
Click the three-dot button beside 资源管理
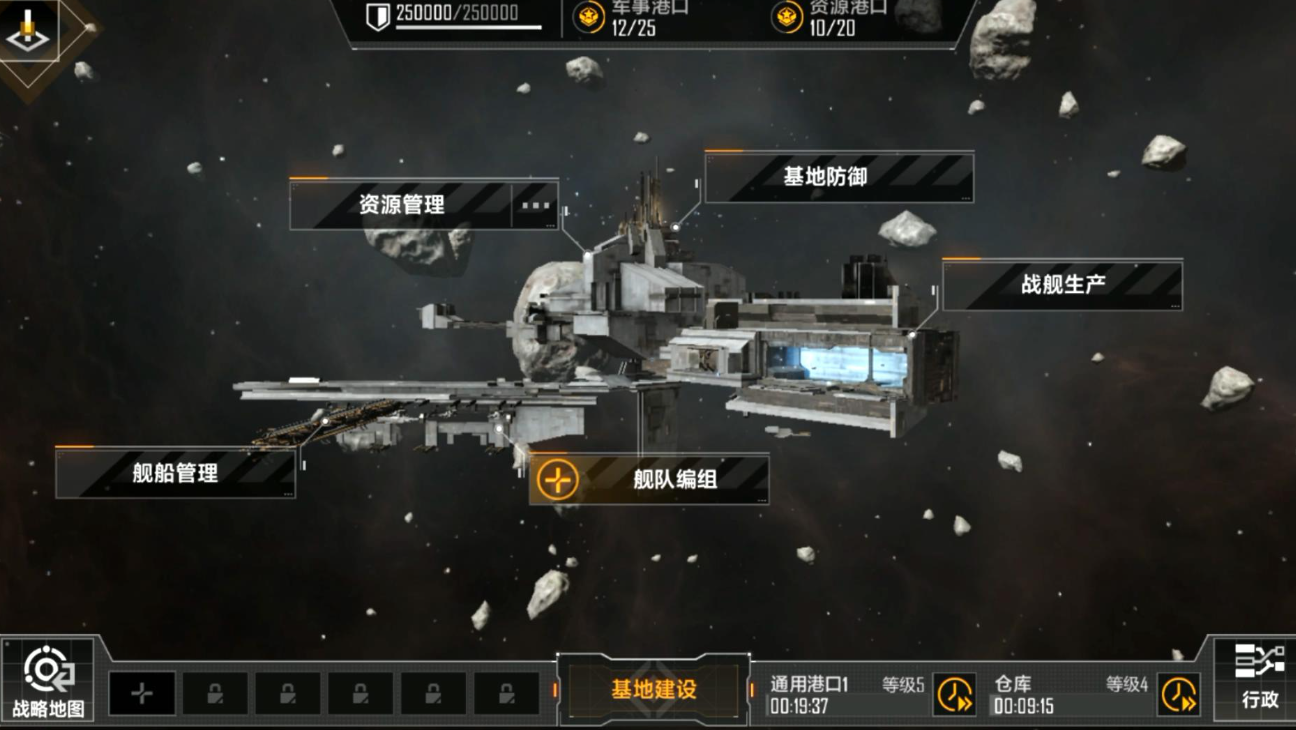(x=536, y=205)
